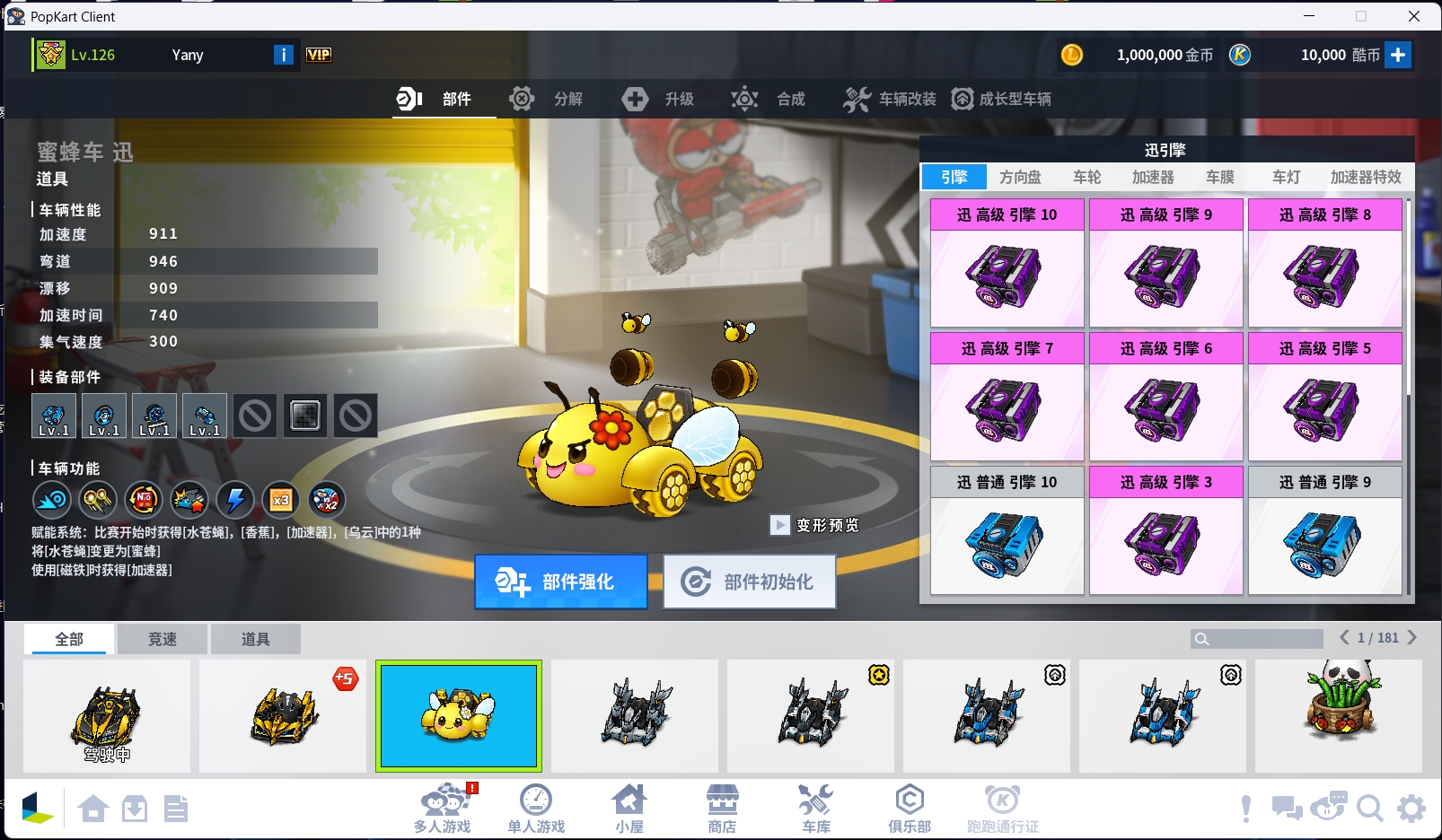This screenshot has height=840, width=1442.
Task: Go to next kart list page
Action: pos(1412,637)
